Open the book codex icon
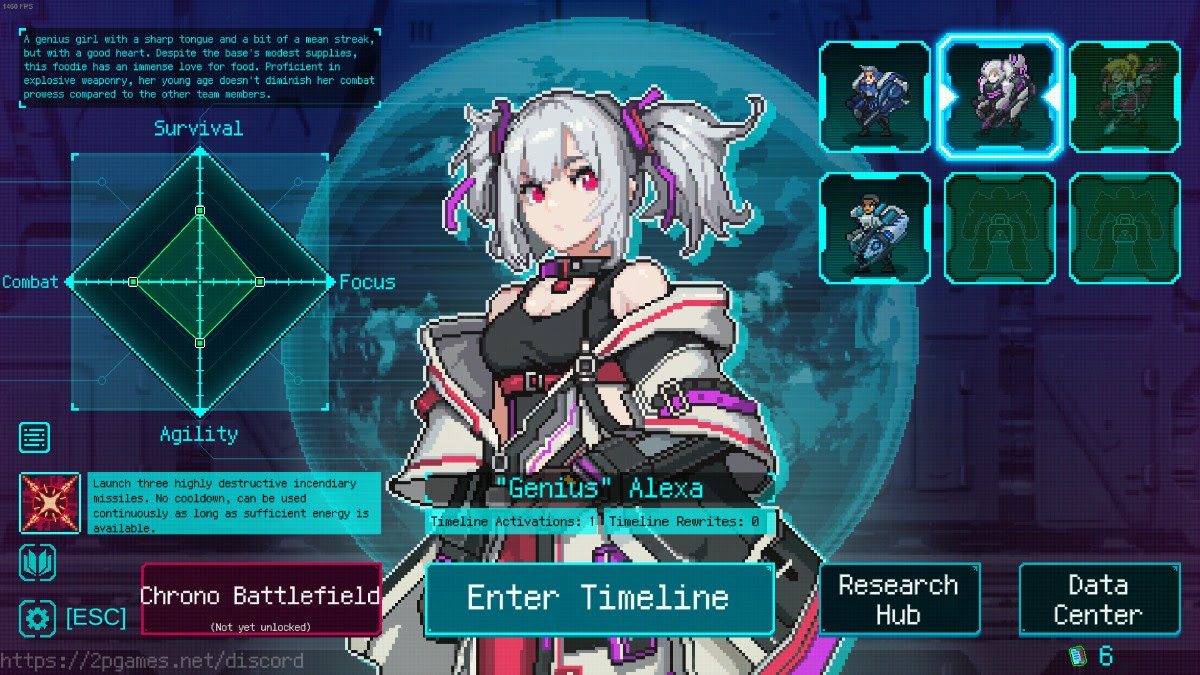Viewport: 1200px width, 675px height. (37, 563)
